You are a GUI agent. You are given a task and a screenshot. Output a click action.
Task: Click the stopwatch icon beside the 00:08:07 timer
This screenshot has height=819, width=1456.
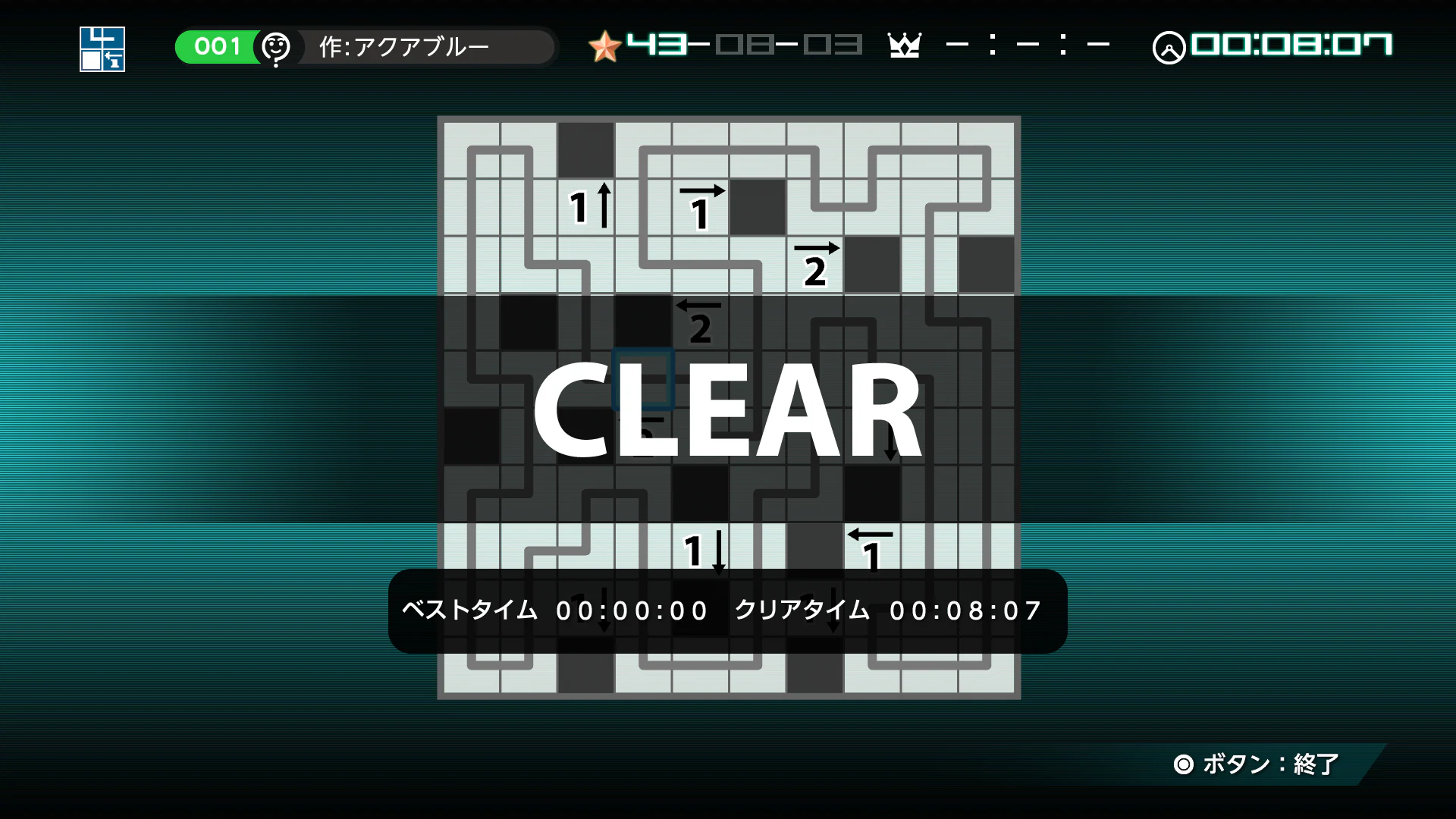point(1171,45)
